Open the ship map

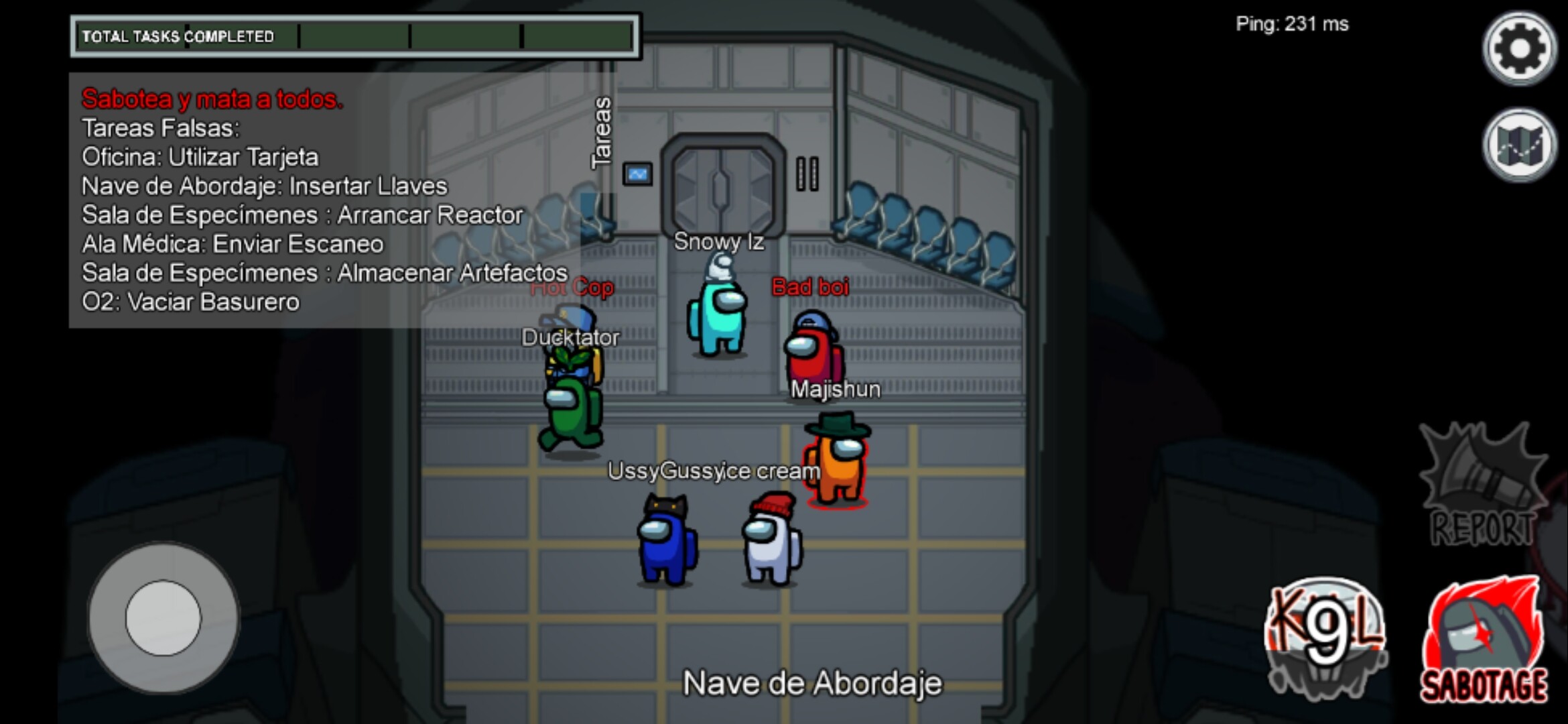point(1519,145)
